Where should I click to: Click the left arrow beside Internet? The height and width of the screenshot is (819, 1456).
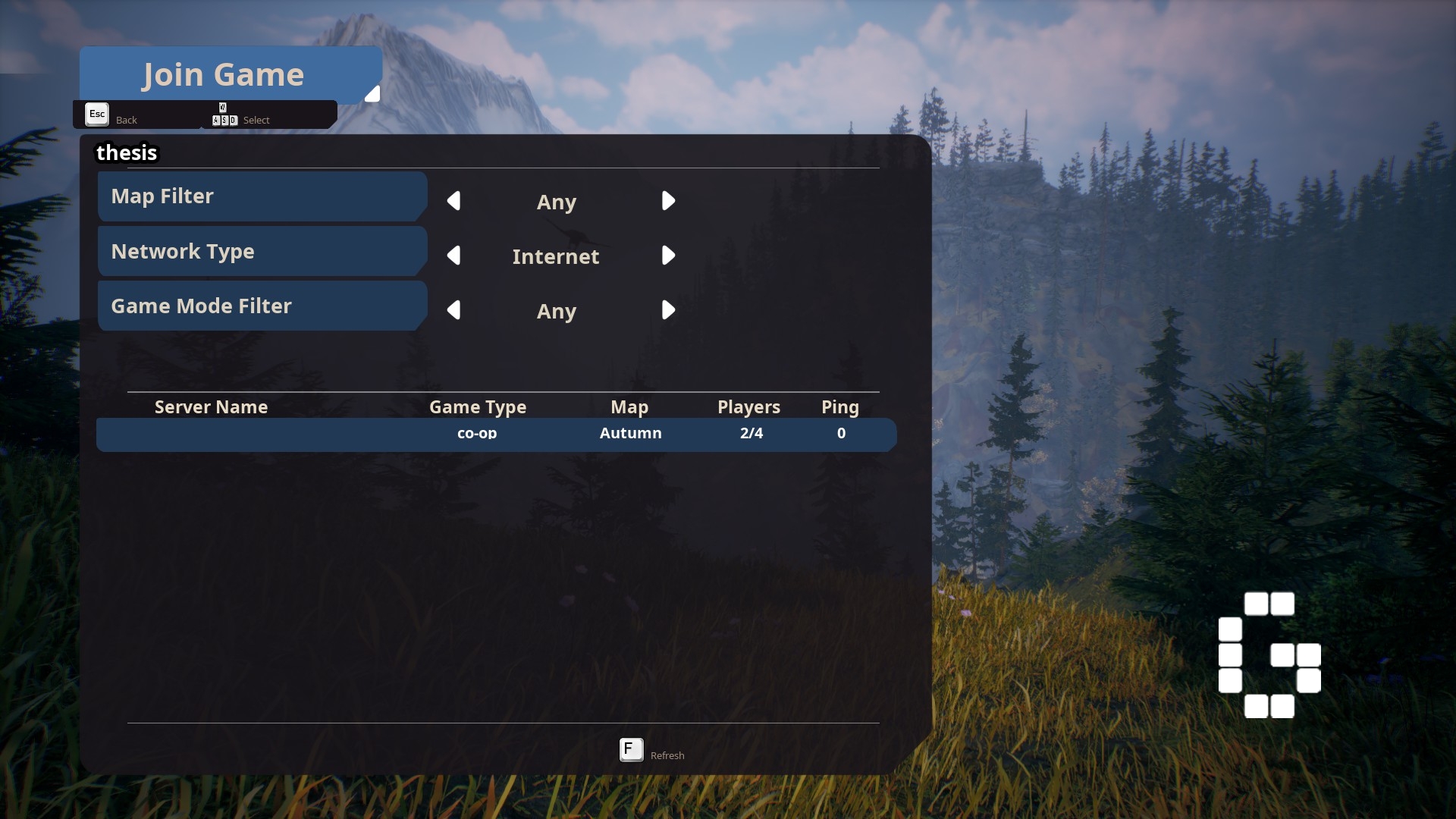click(454, 256)
